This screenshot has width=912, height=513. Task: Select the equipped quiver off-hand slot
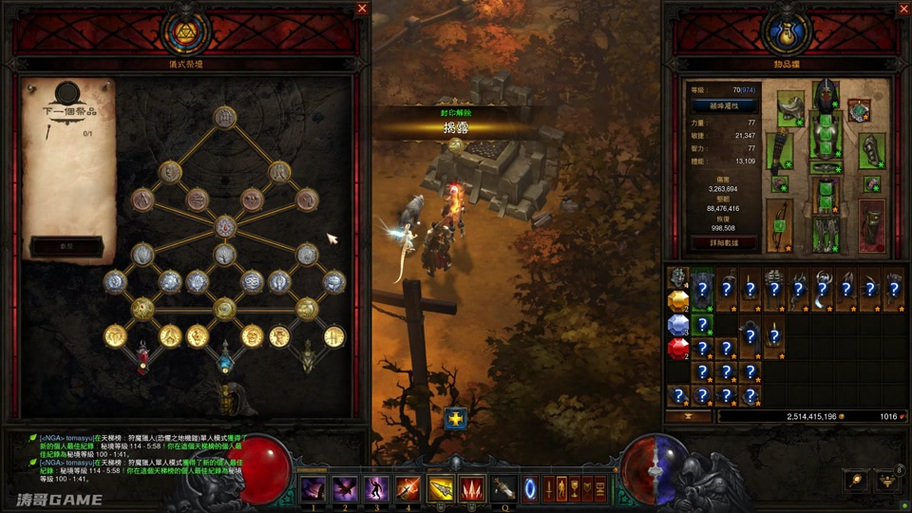point(872,225)
